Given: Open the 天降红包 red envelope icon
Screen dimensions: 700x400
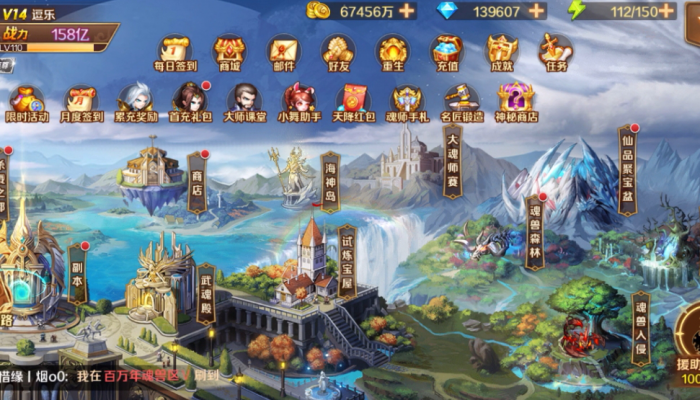Looking at the screenshot, I should click(x=351, y=102).
